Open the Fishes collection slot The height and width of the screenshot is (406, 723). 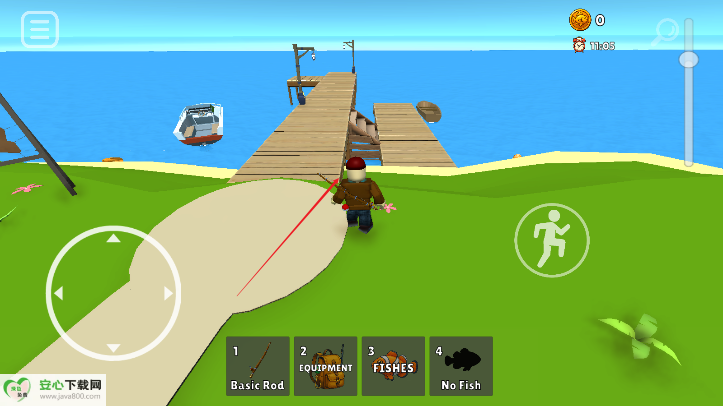click(393, 366)
